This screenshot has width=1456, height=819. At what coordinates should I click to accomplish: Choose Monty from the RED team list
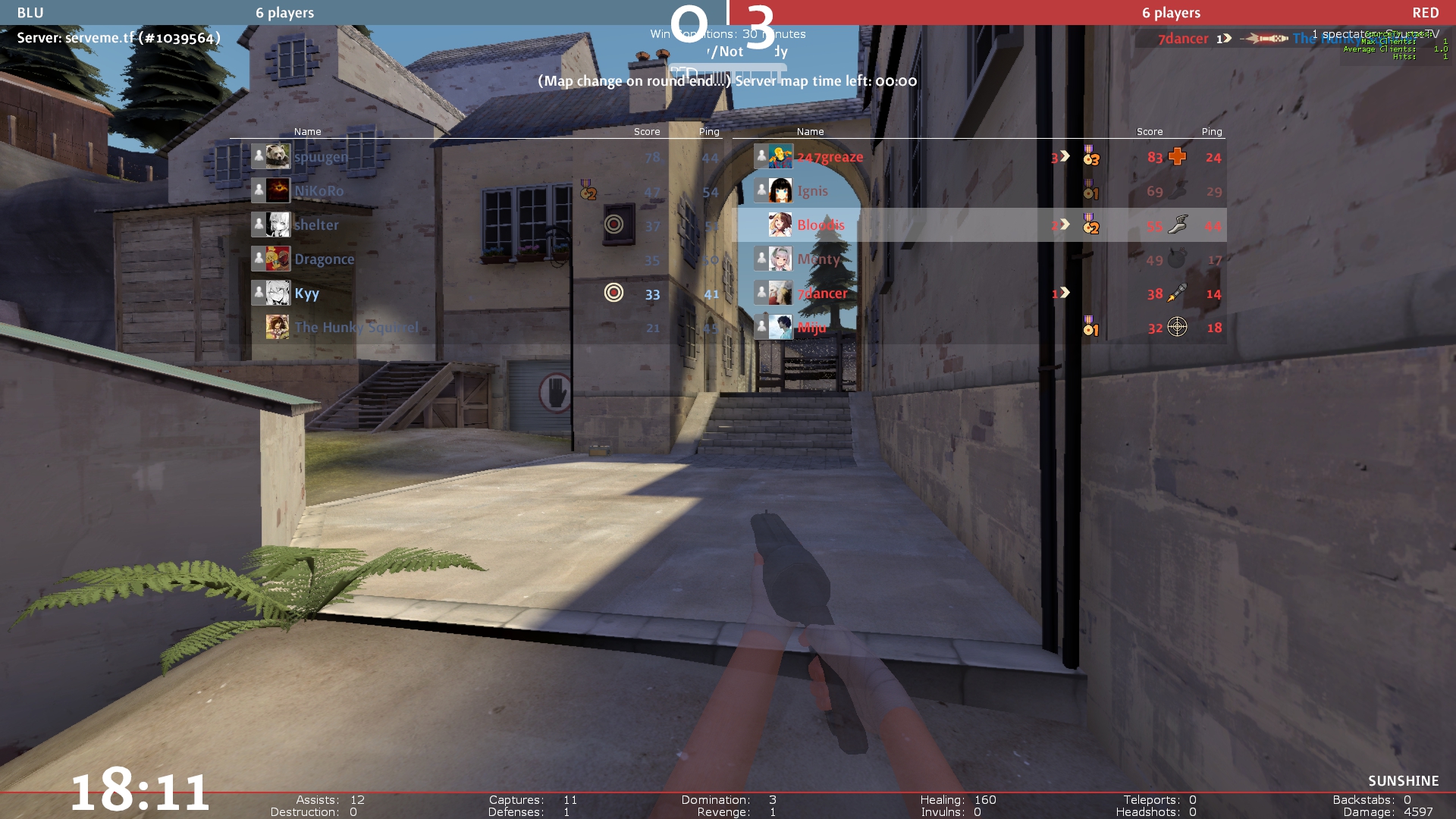pos(818,259)
